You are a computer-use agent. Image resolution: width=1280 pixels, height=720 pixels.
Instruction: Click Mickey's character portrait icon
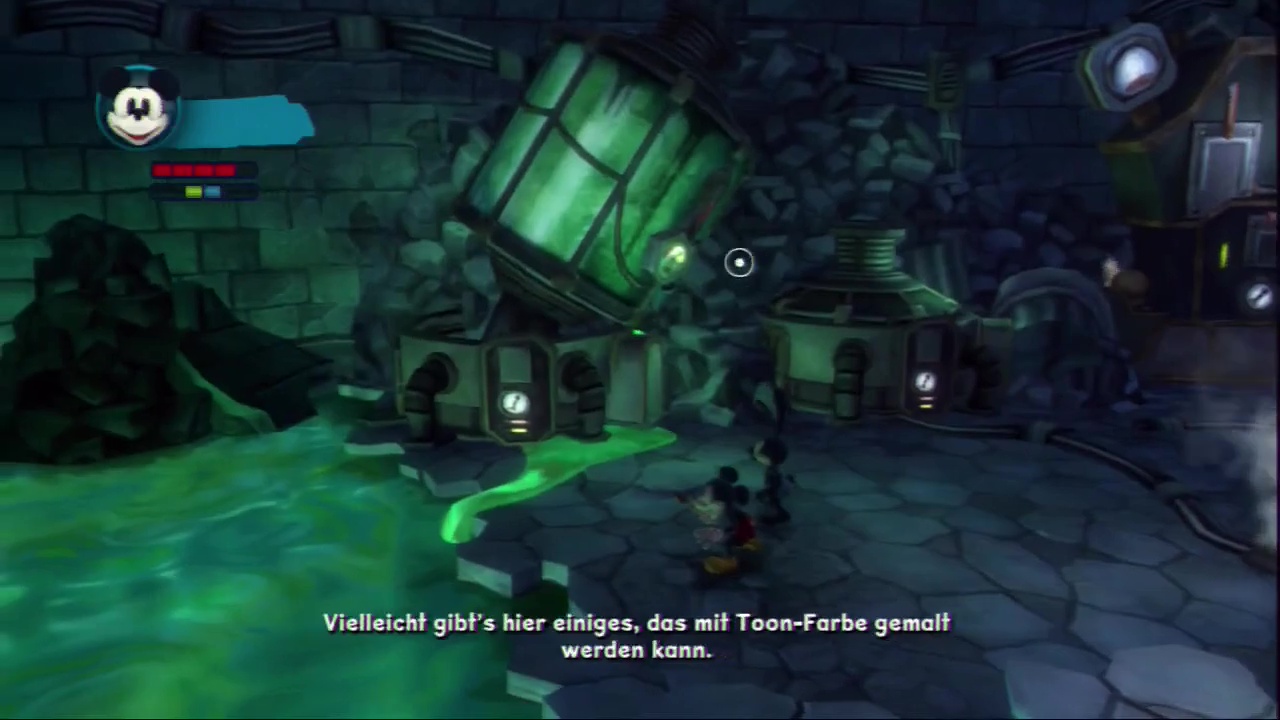139,109
